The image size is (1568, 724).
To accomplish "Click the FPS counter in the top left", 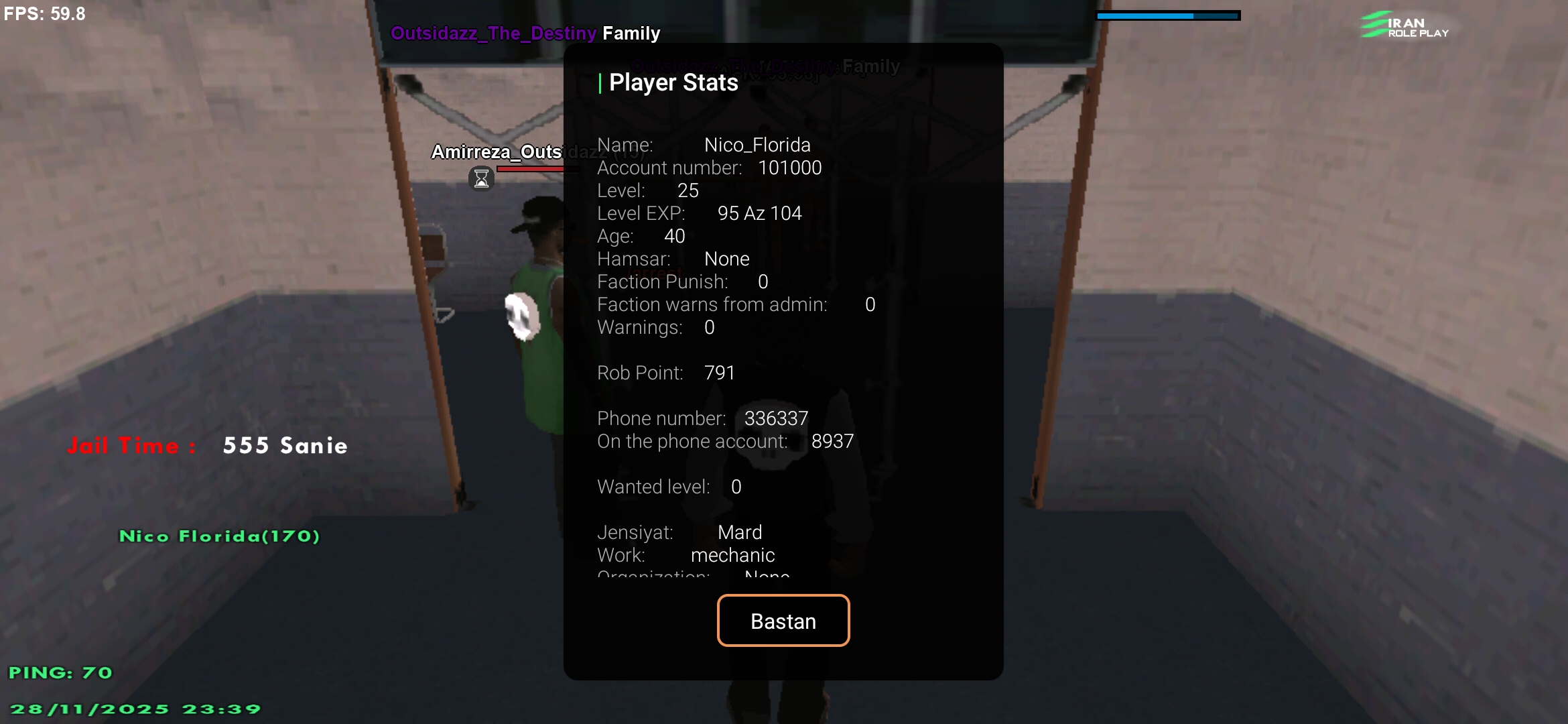I will click(44, 13).
